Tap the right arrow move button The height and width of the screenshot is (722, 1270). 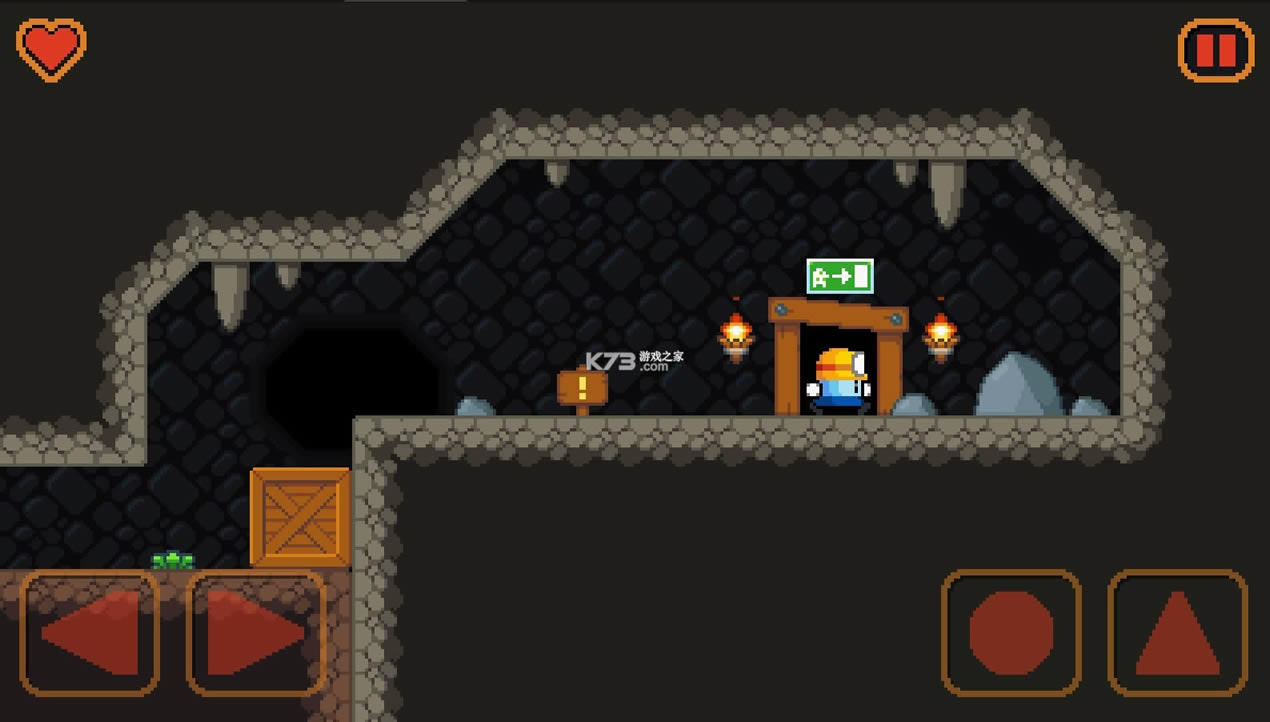click(256, 632)
